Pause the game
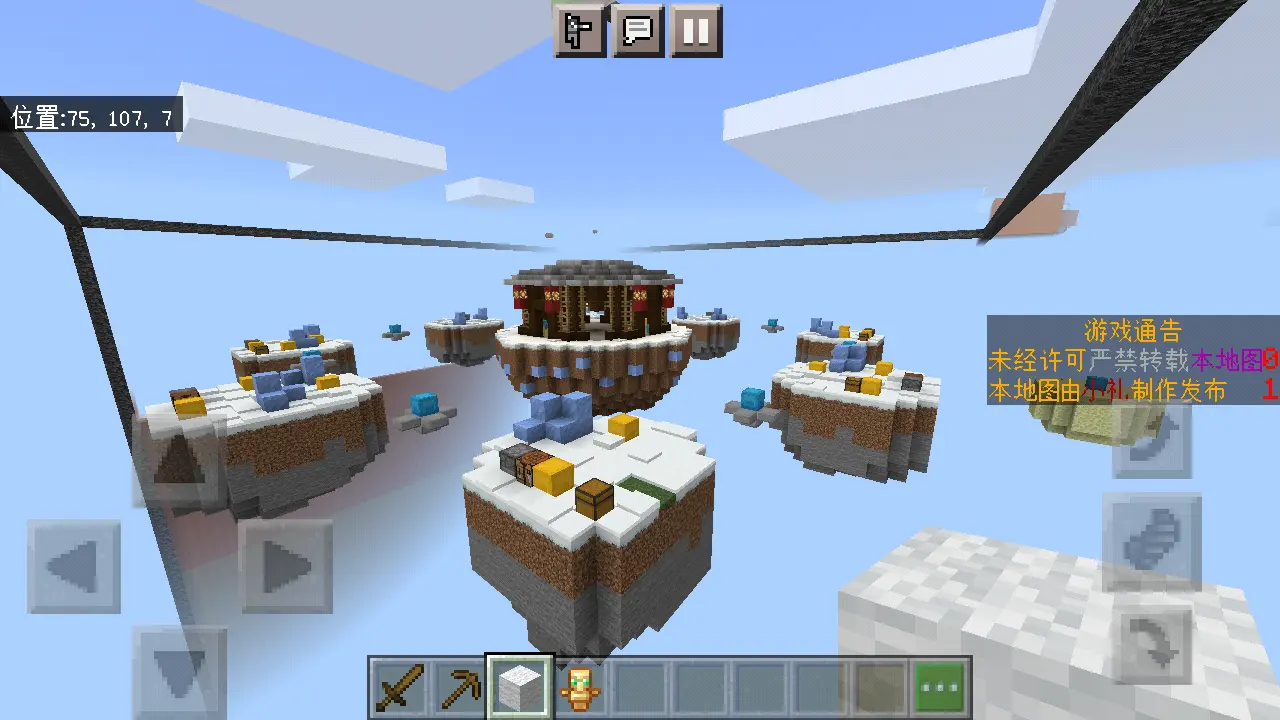The width and height of the screenshot is (1280, 720). point(696,31)
